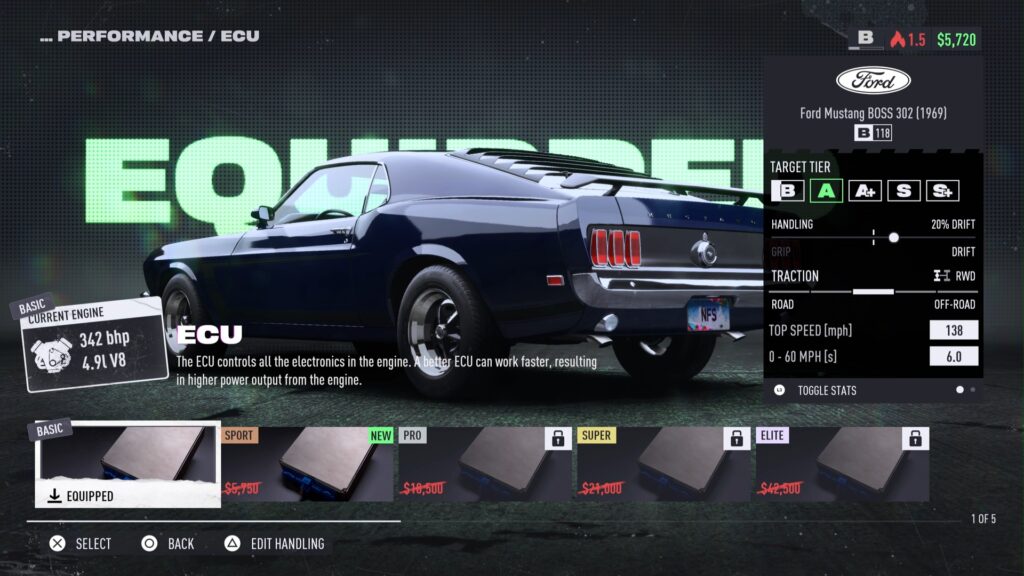Choose the Sport ECU upgrade
The image size is (1024, 576).
click(x=307, y=465)
